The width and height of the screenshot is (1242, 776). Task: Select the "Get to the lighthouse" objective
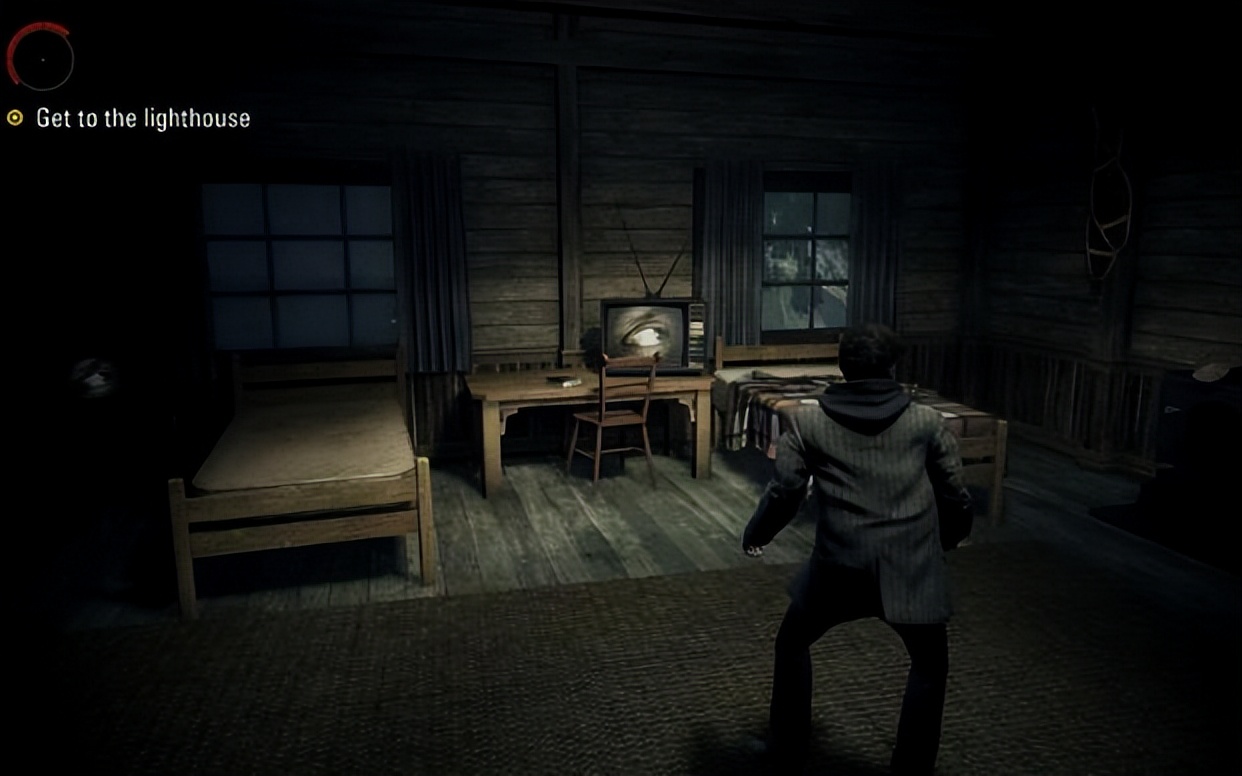coord(142,118)
